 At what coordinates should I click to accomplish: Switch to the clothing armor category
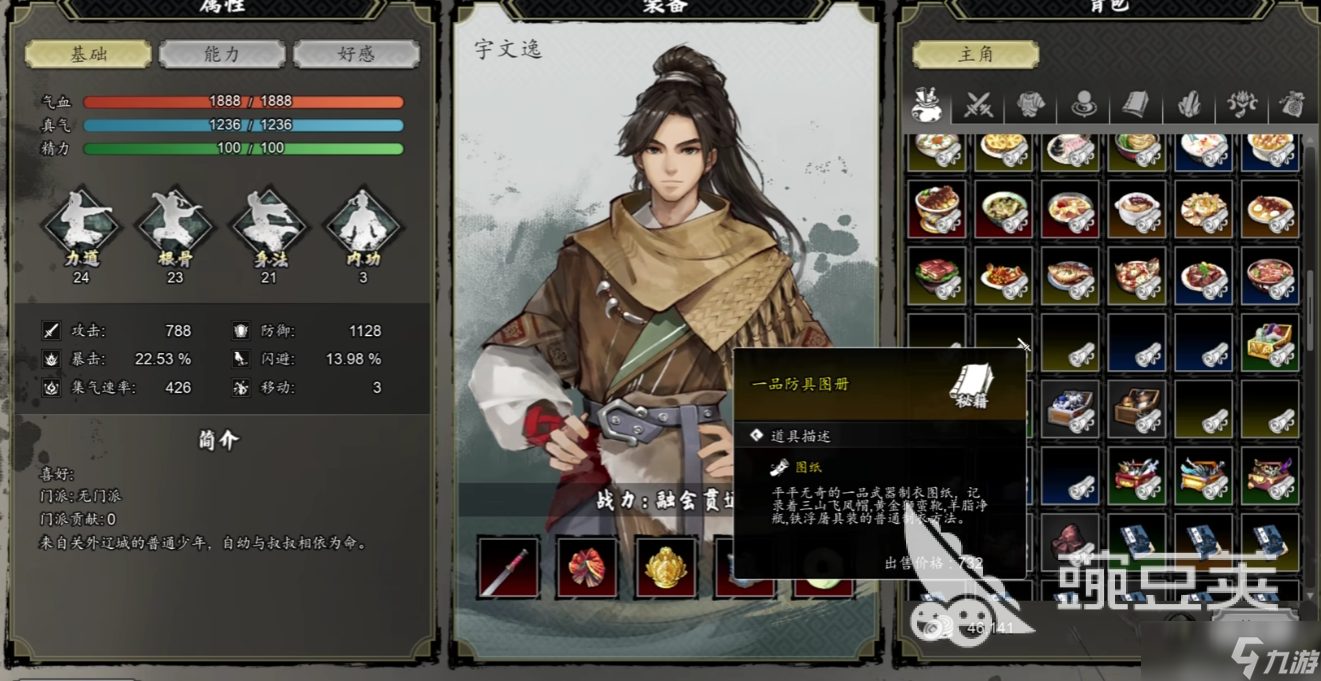[1030, 104]
